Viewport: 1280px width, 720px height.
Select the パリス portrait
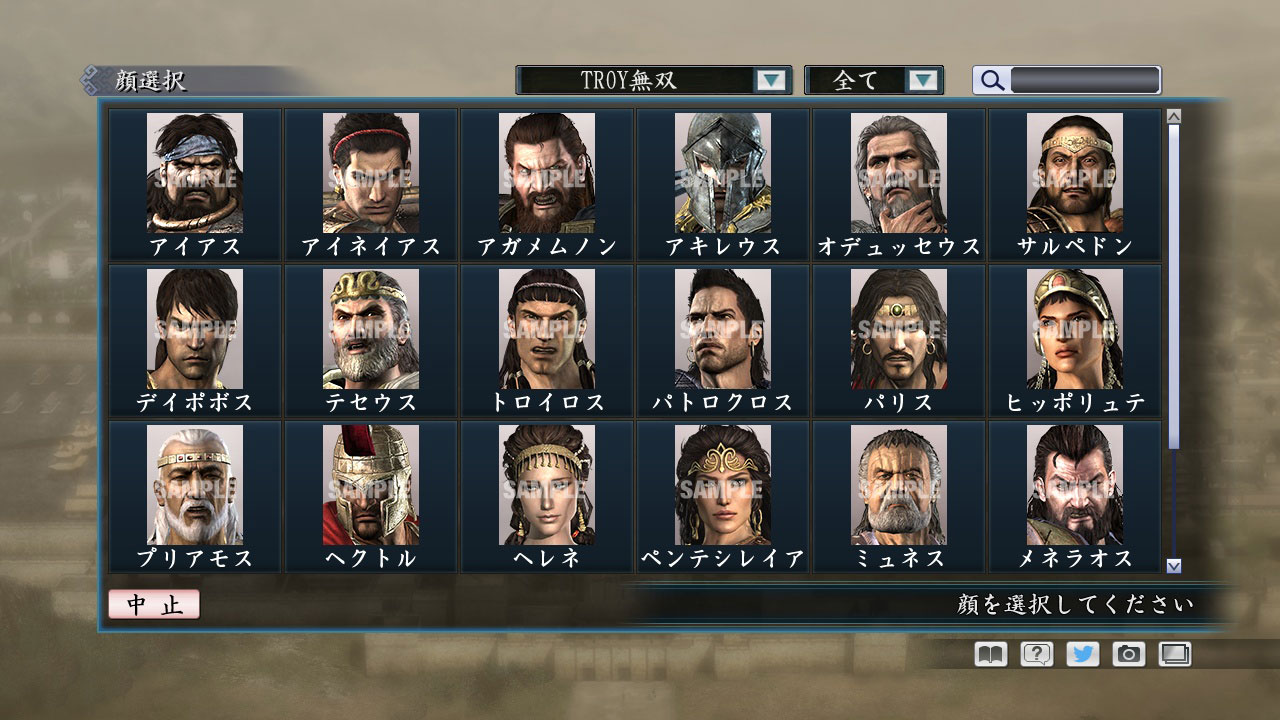click(897, 328)
